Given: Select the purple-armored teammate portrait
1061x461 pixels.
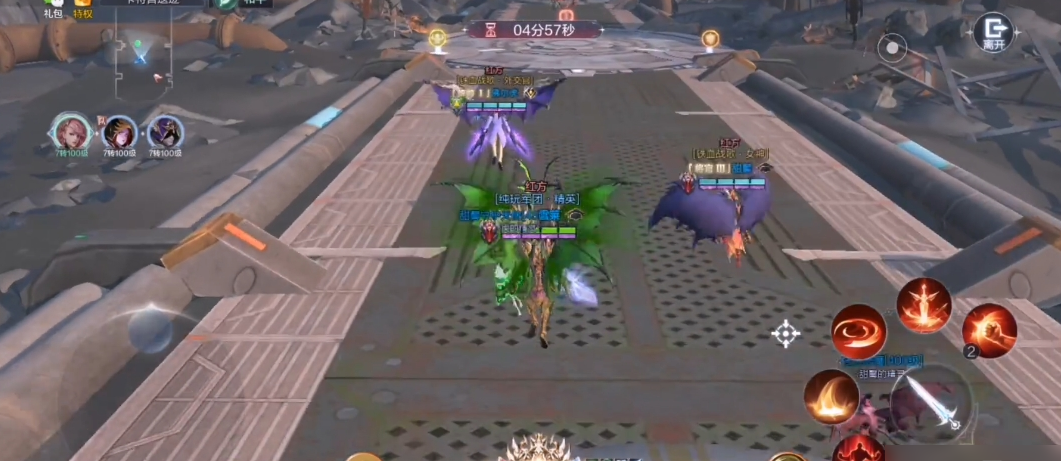Looking at the screenshot, I should click(164, 133).
